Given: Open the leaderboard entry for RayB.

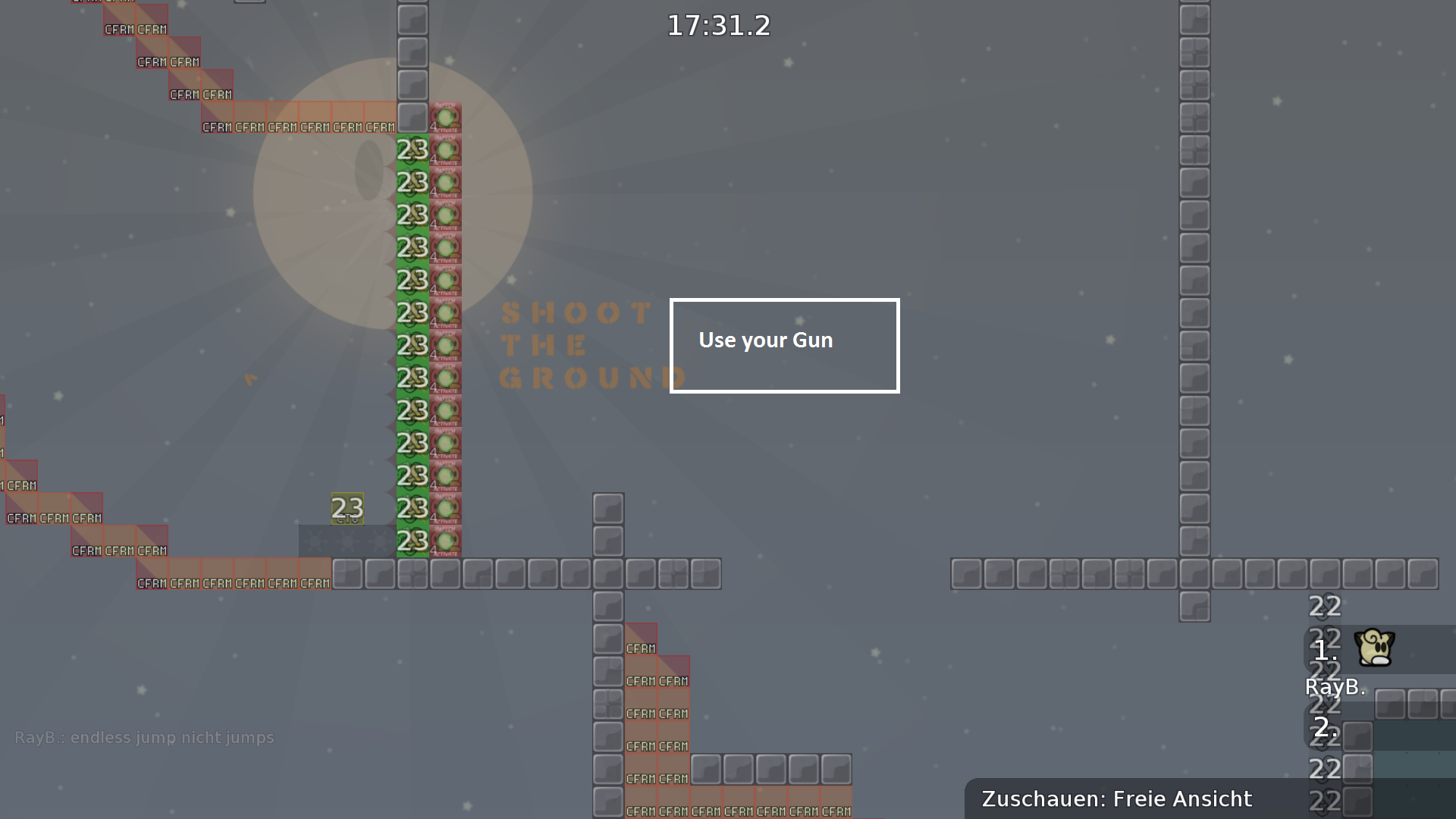Looking at the screenshot, I should [x=1335, y=687].
